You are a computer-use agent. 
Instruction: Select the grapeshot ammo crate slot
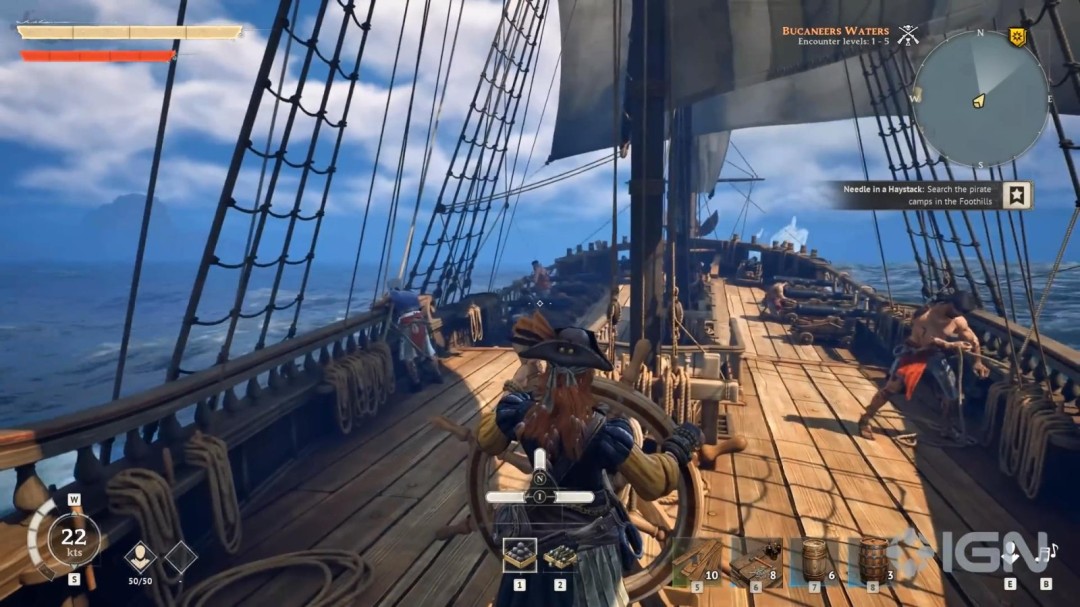click(x=560, y=555)
